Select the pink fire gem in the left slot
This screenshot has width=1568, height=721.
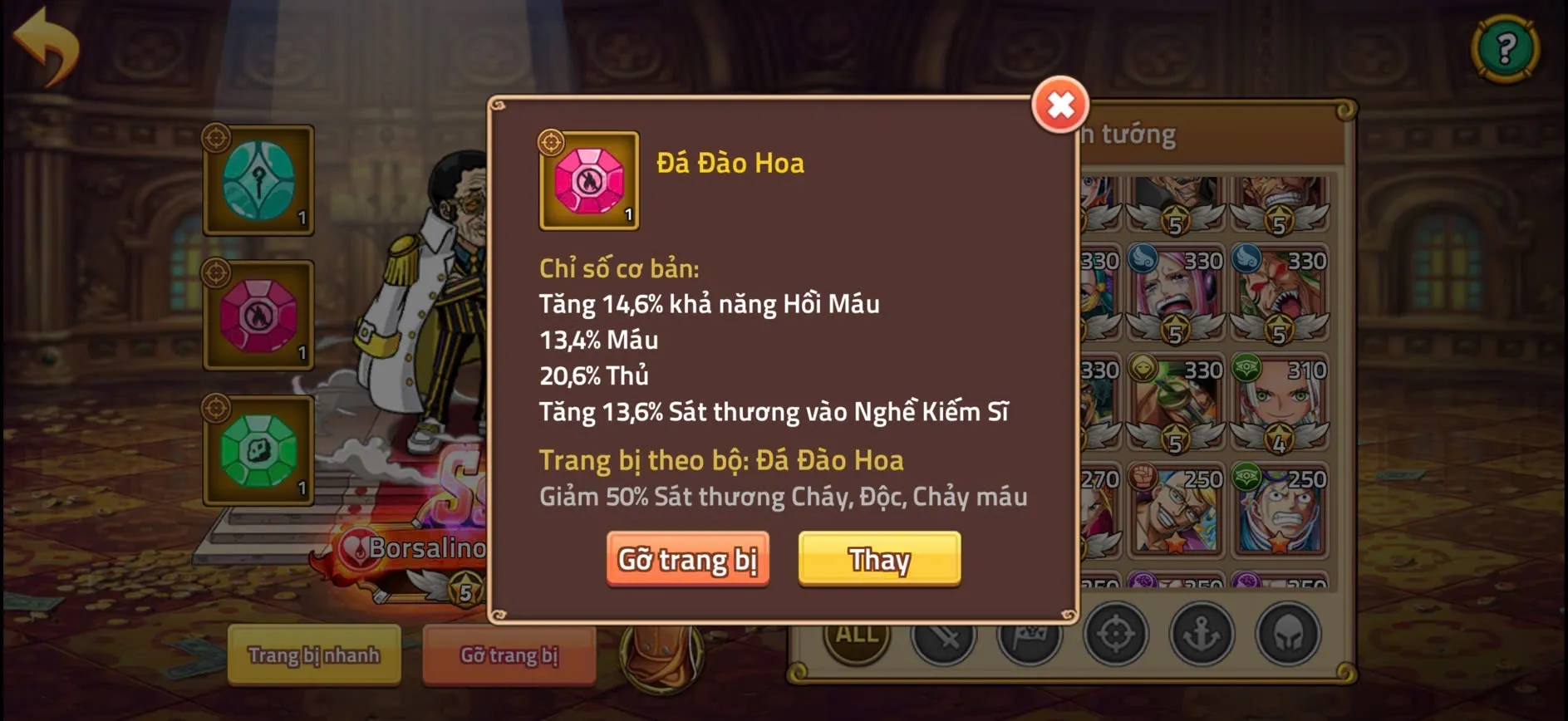(258, 316)
